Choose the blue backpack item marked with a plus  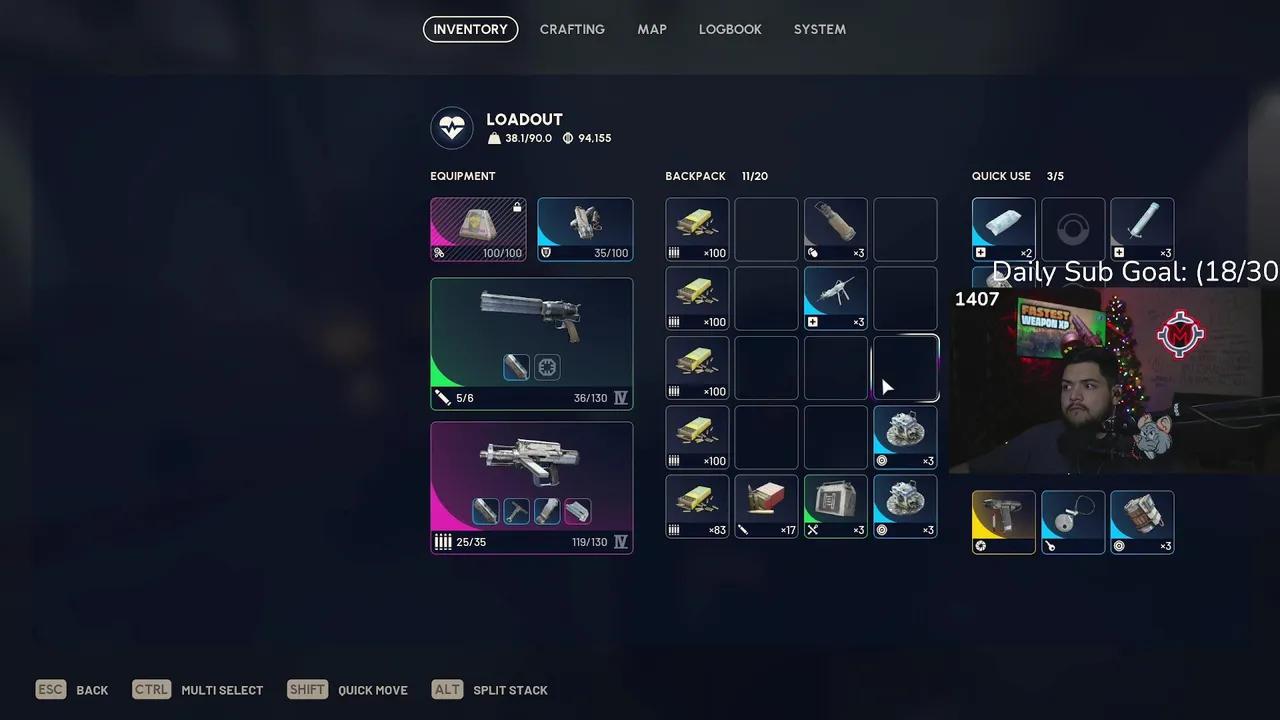click(x=835, y=298)
